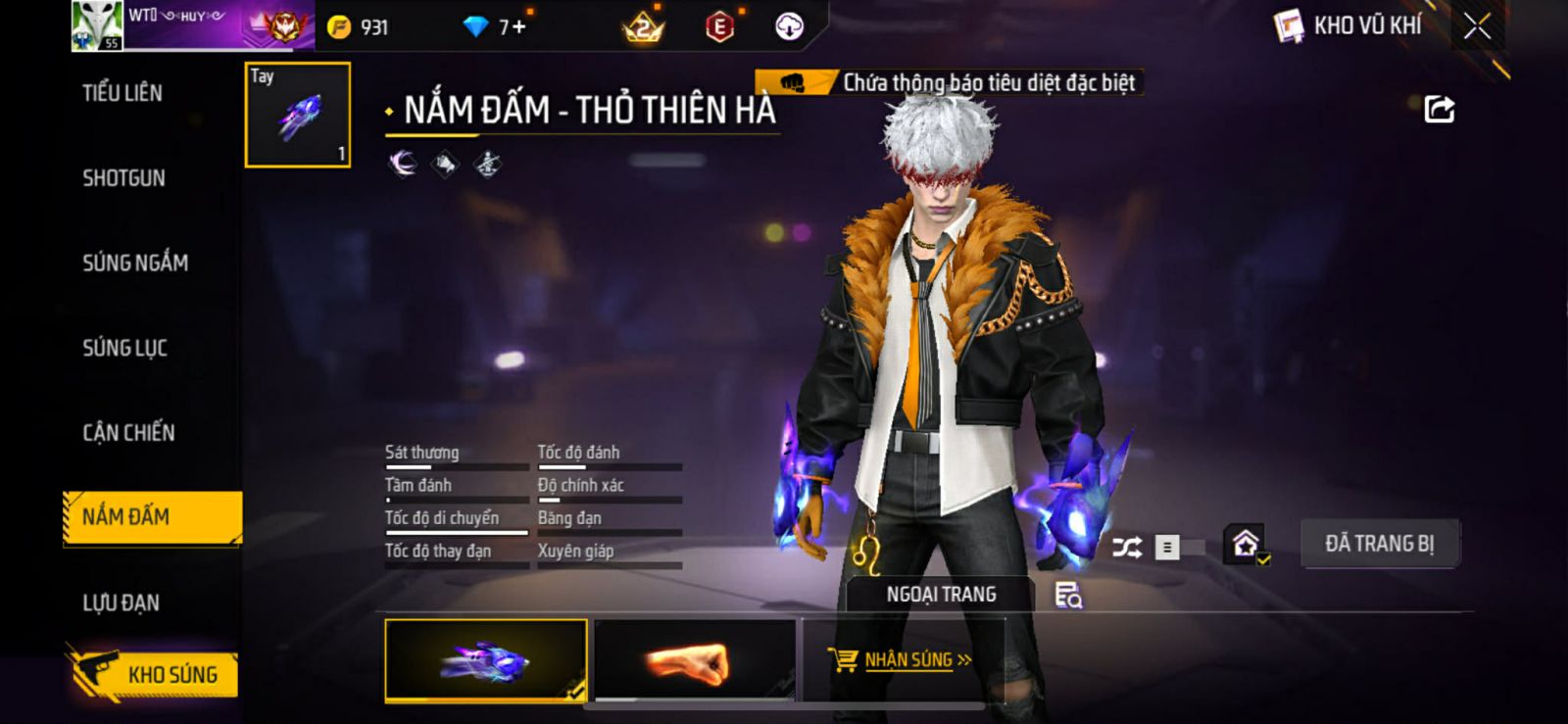Close the weapon armory screen
Image resolution: width=1568 pixels, height=724 pixels.
coord(1477,26)
